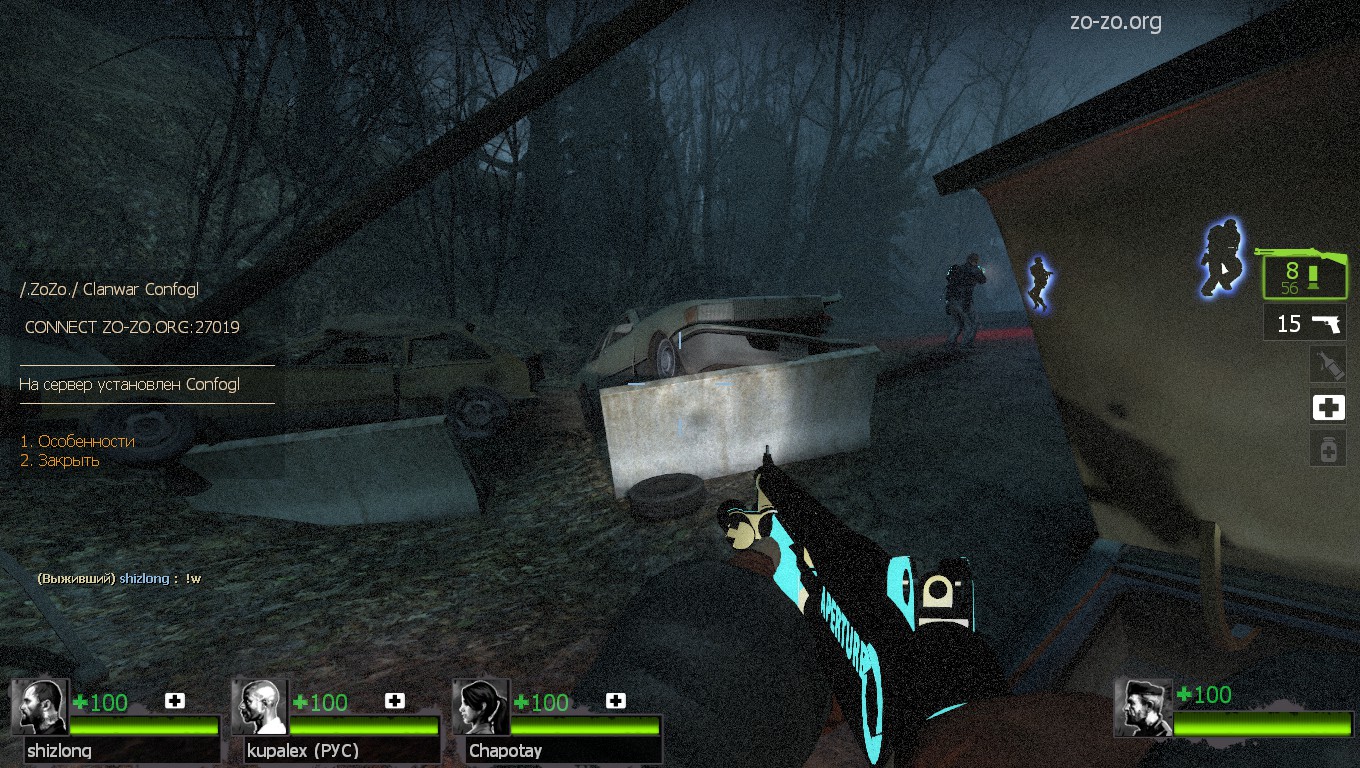Choose Закрыть to close the panel
Viewport: 1360px width, 768px height.
coord(60,461)
